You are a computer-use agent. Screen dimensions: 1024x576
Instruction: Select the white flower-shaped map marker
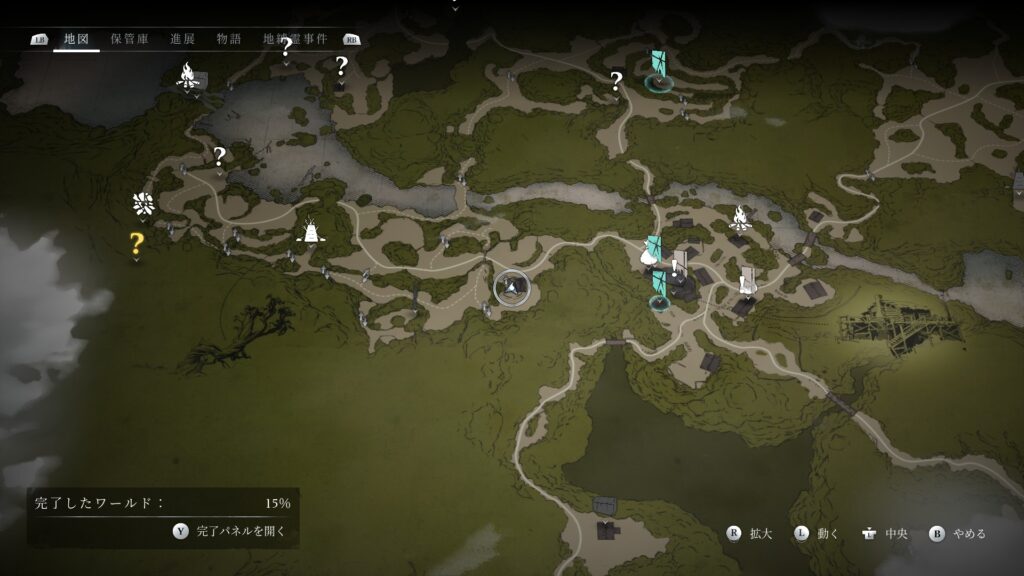[x=142, y=204]
